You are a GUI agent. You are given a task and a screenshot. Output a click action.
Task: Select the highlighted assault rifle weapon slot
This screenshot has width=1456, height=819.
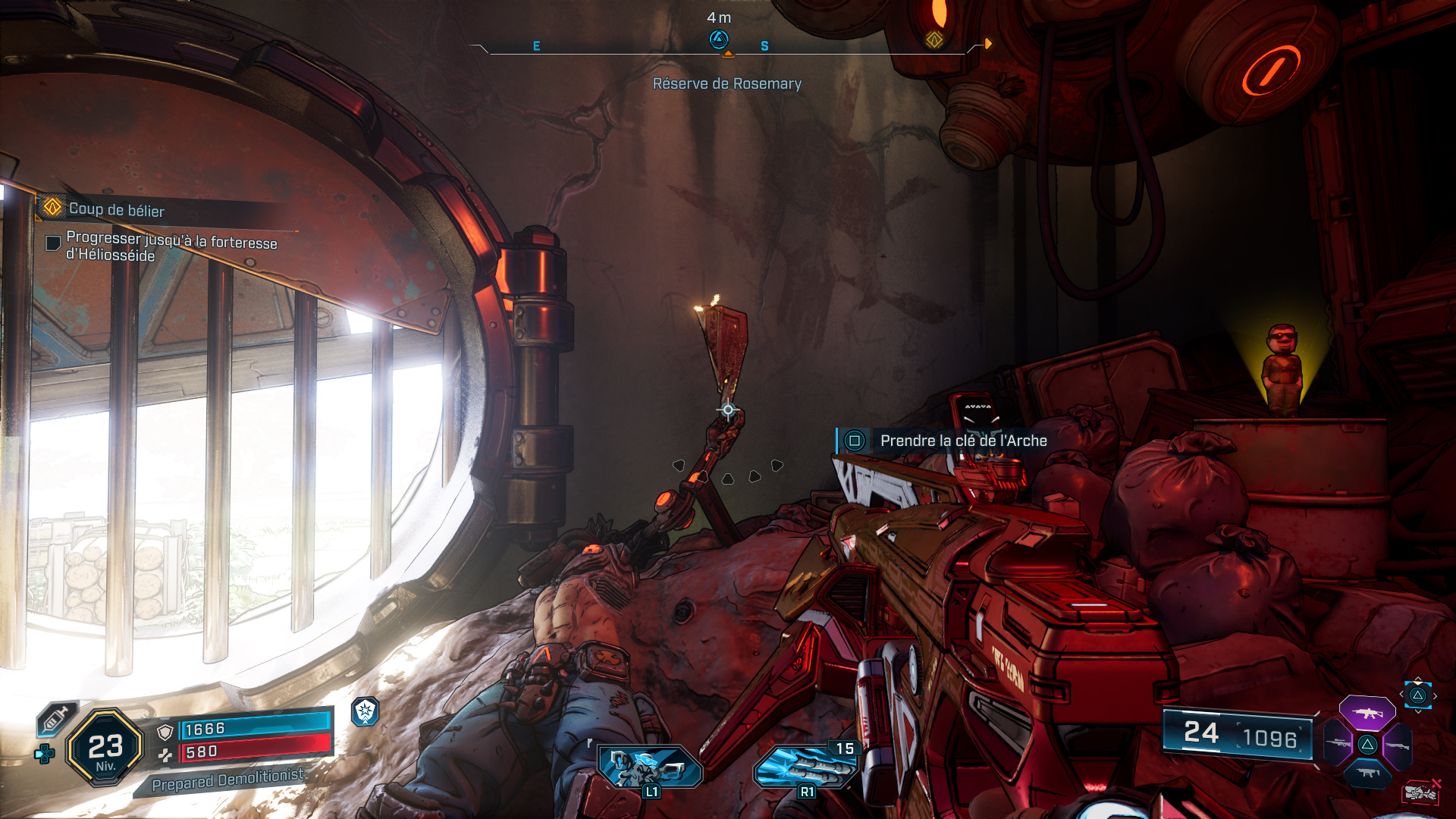(x=1367, y=714)
